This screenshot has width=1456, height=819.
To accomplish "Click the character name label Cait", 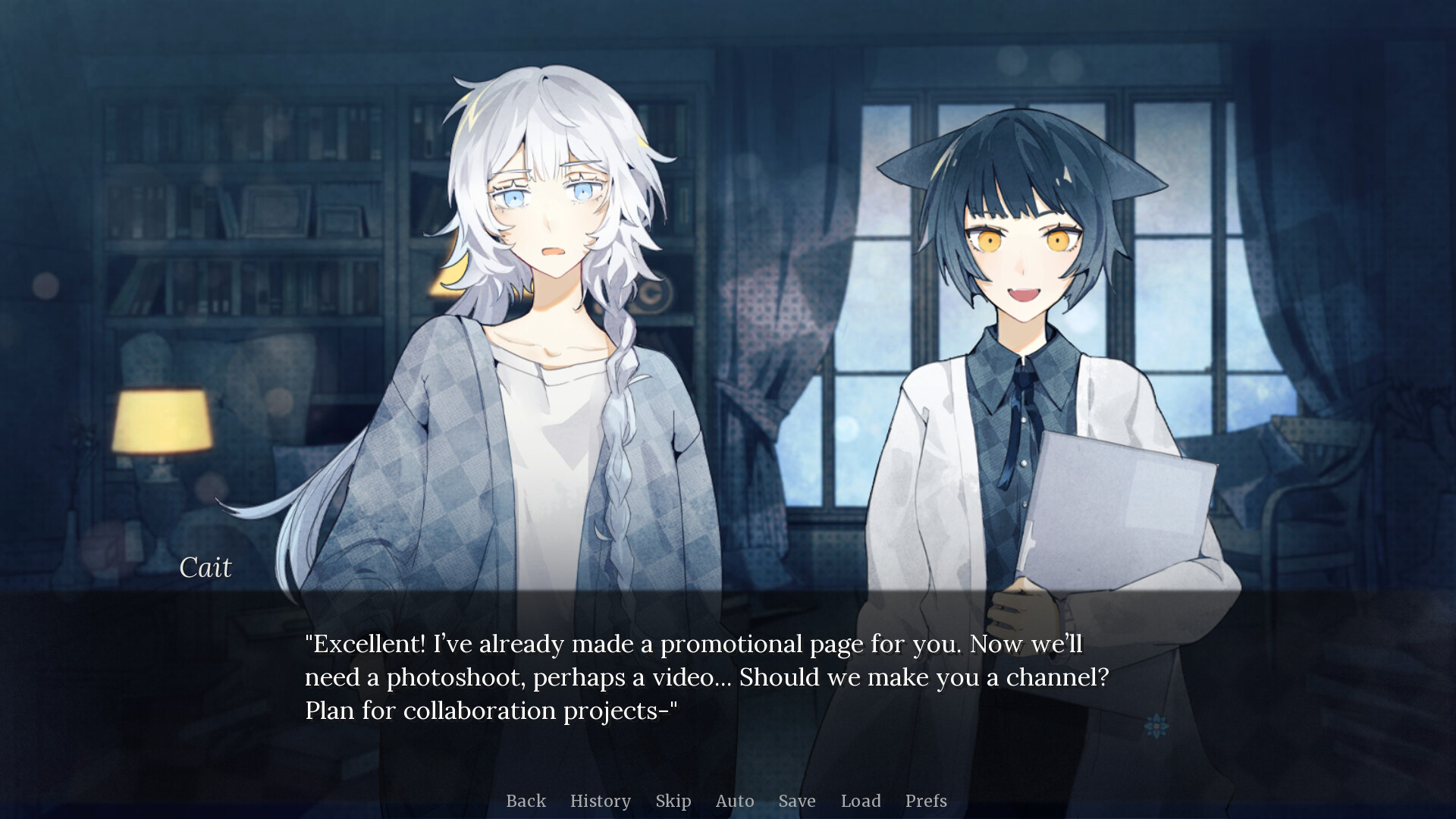I will [206, 566].
